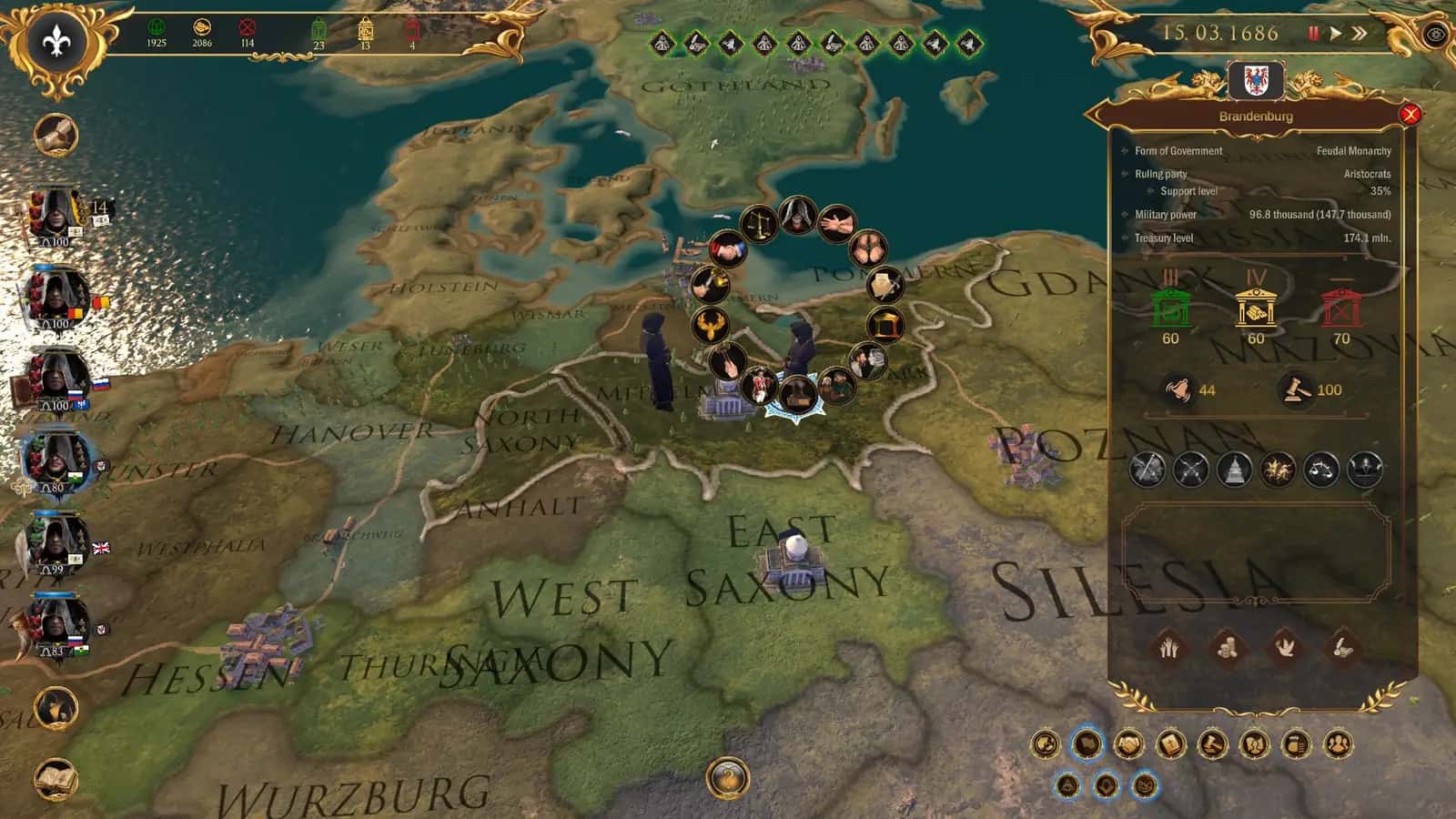
Task: Select the agent portrait showing 14
Action: [56, 213]
